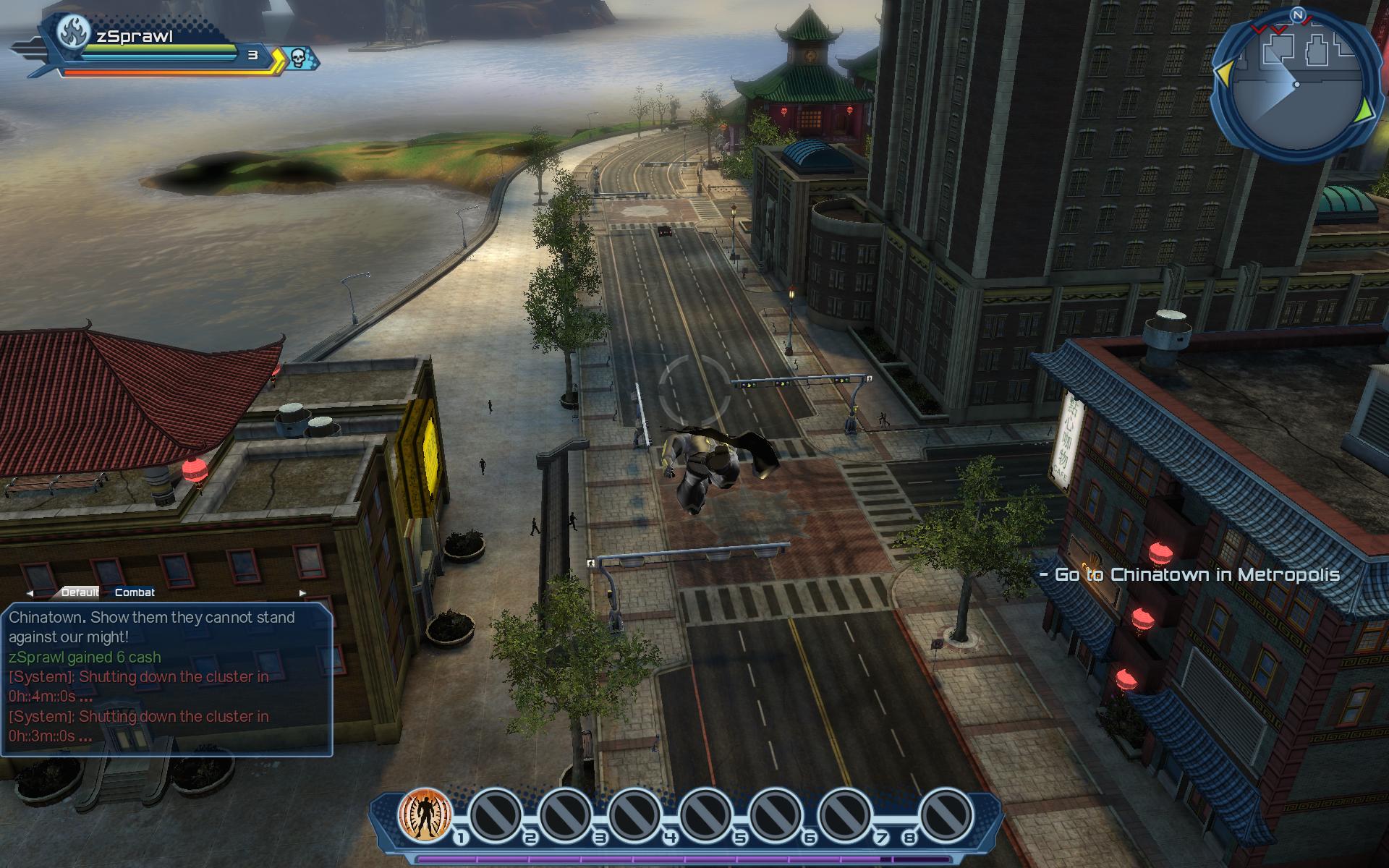
Task: Activate the first hotbar ability icon
Action: click(x=425, y=816)
